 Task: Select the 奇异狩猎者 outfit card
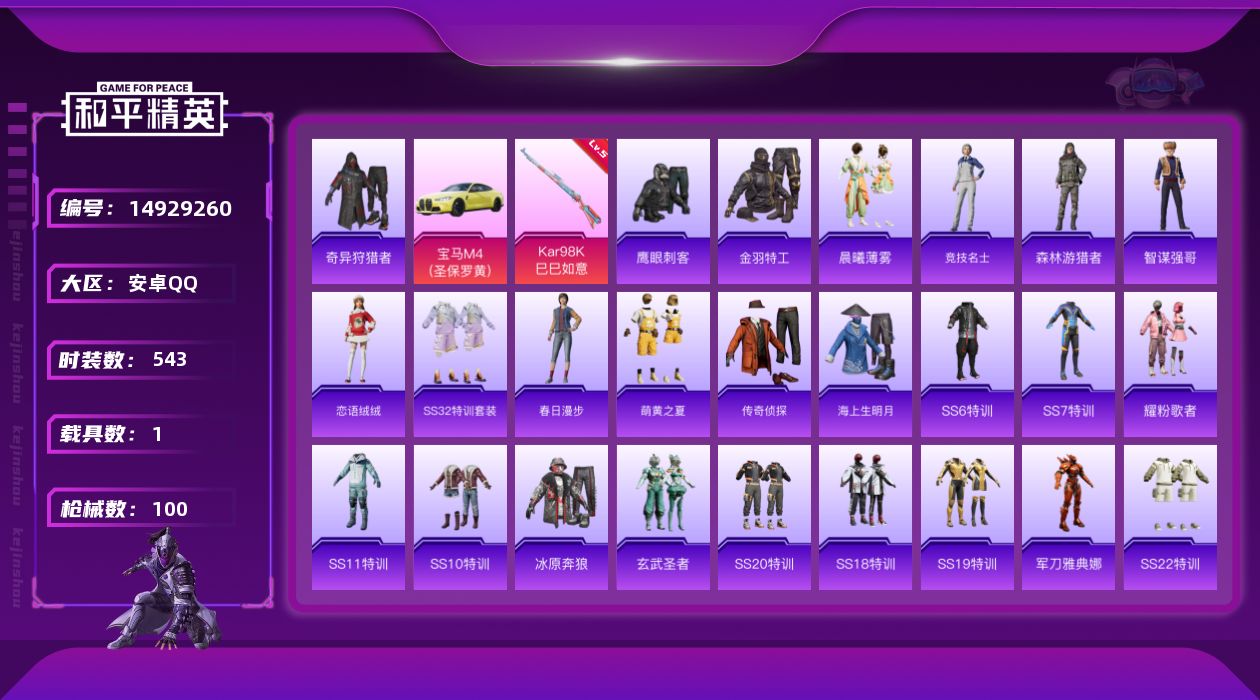click(x=358, y=210)
